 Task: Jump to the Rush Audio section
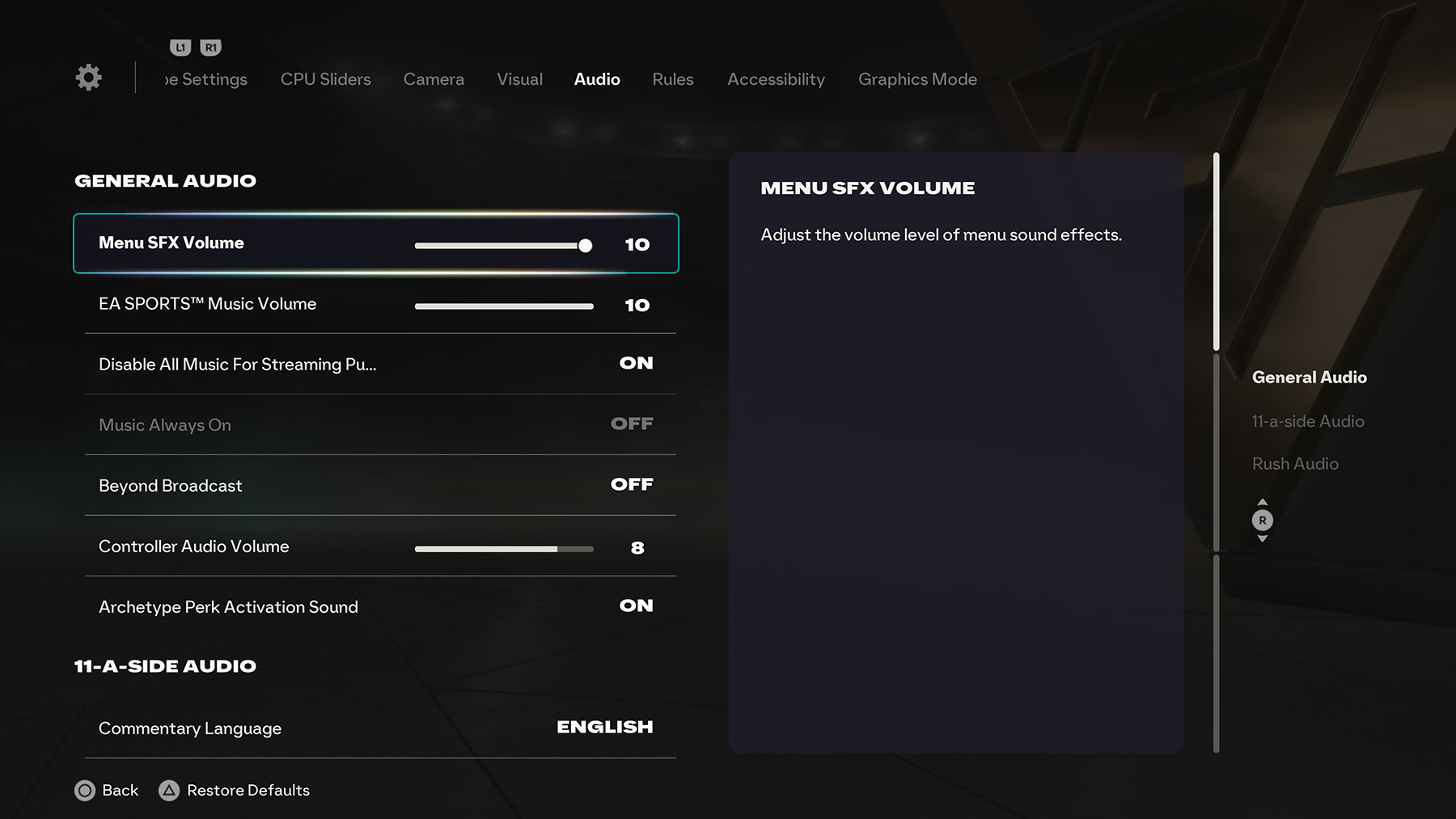tap(1295, 464)
